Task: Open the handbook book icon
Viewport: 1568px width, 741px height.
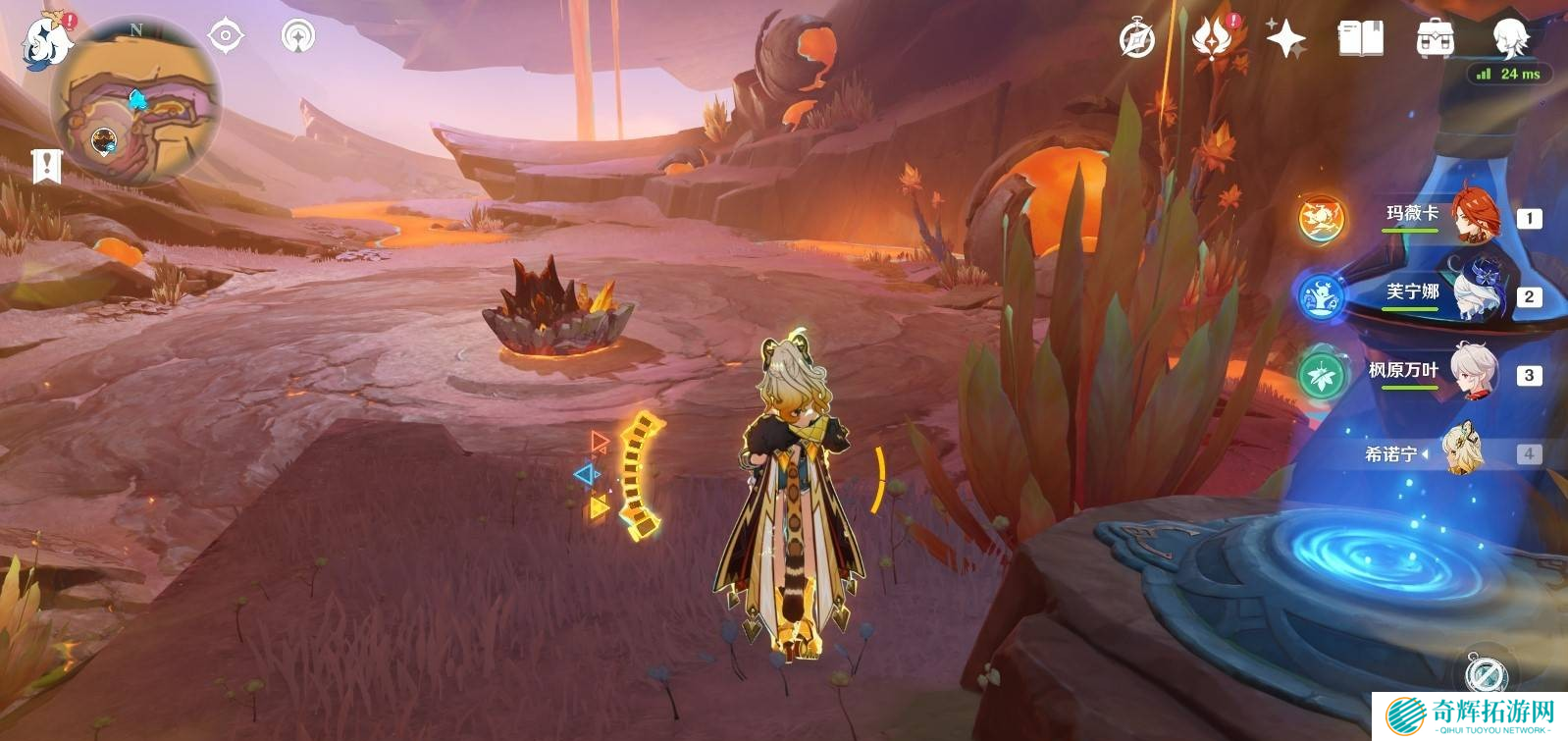Action: [x=1360, y=39]
